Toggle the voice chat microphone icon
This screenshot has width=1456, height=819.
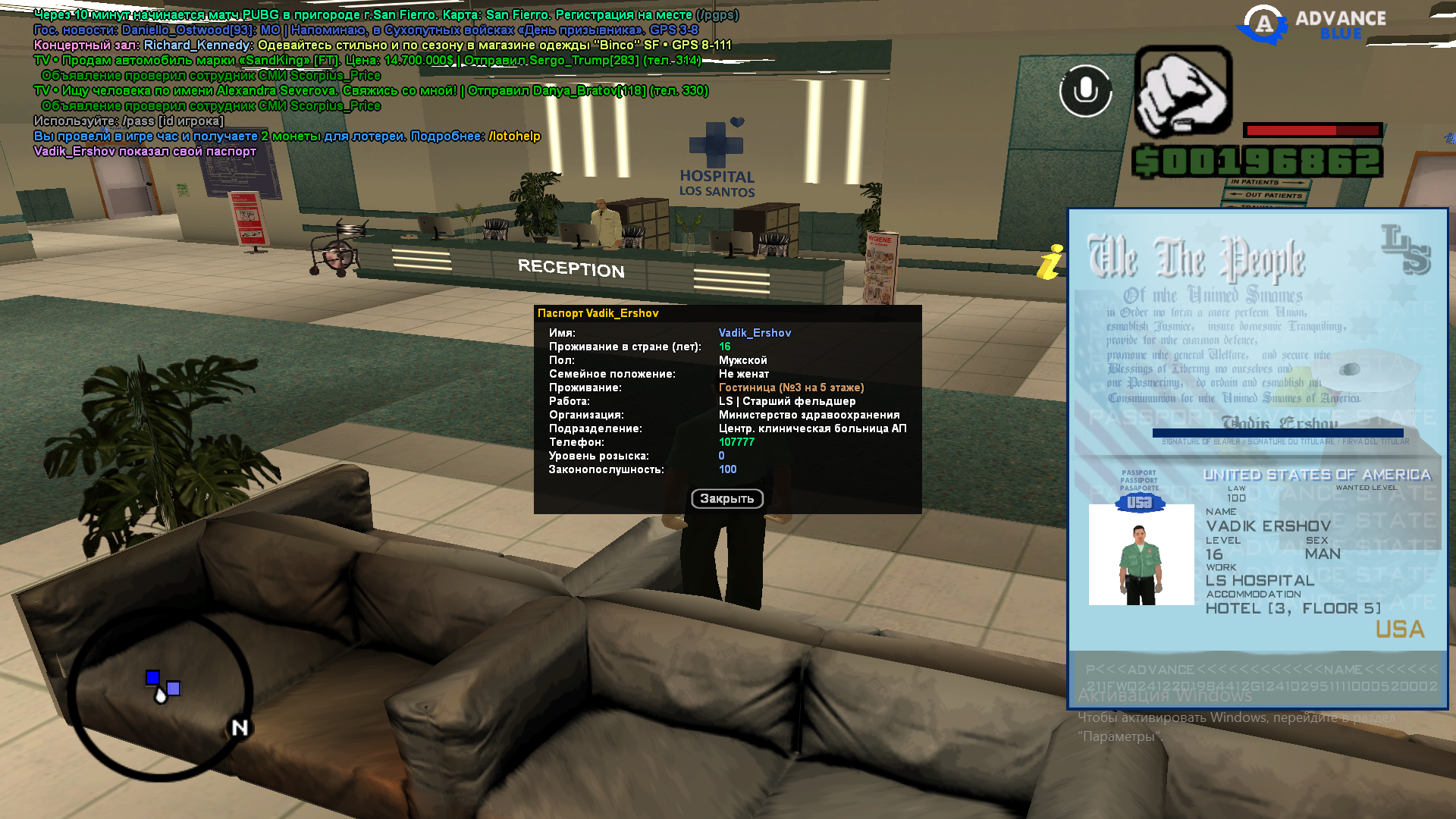click(x=1085, y=90)
